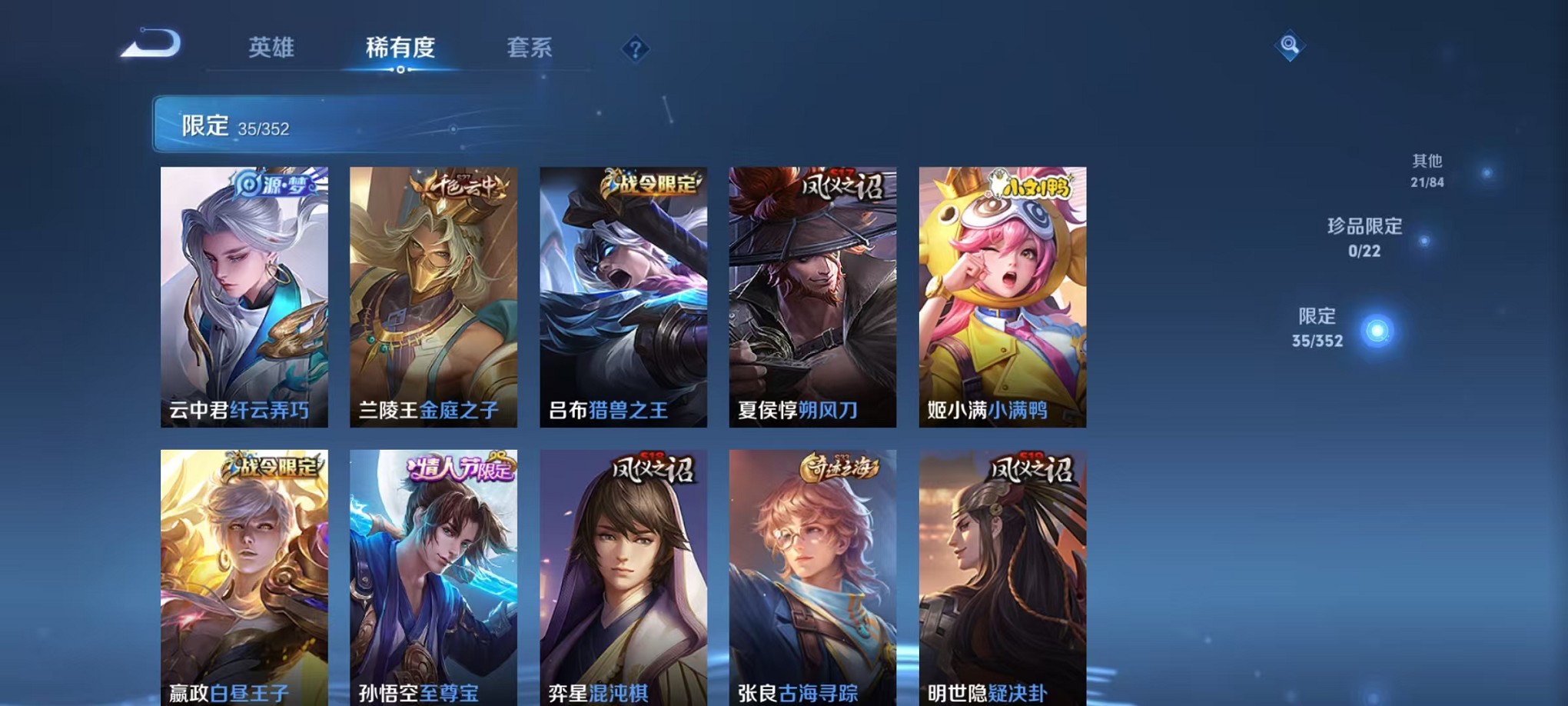Select the node beside 珍品限定 0/22
1568x706 pixels.
pyautogui.click(x=1425, y=241)
